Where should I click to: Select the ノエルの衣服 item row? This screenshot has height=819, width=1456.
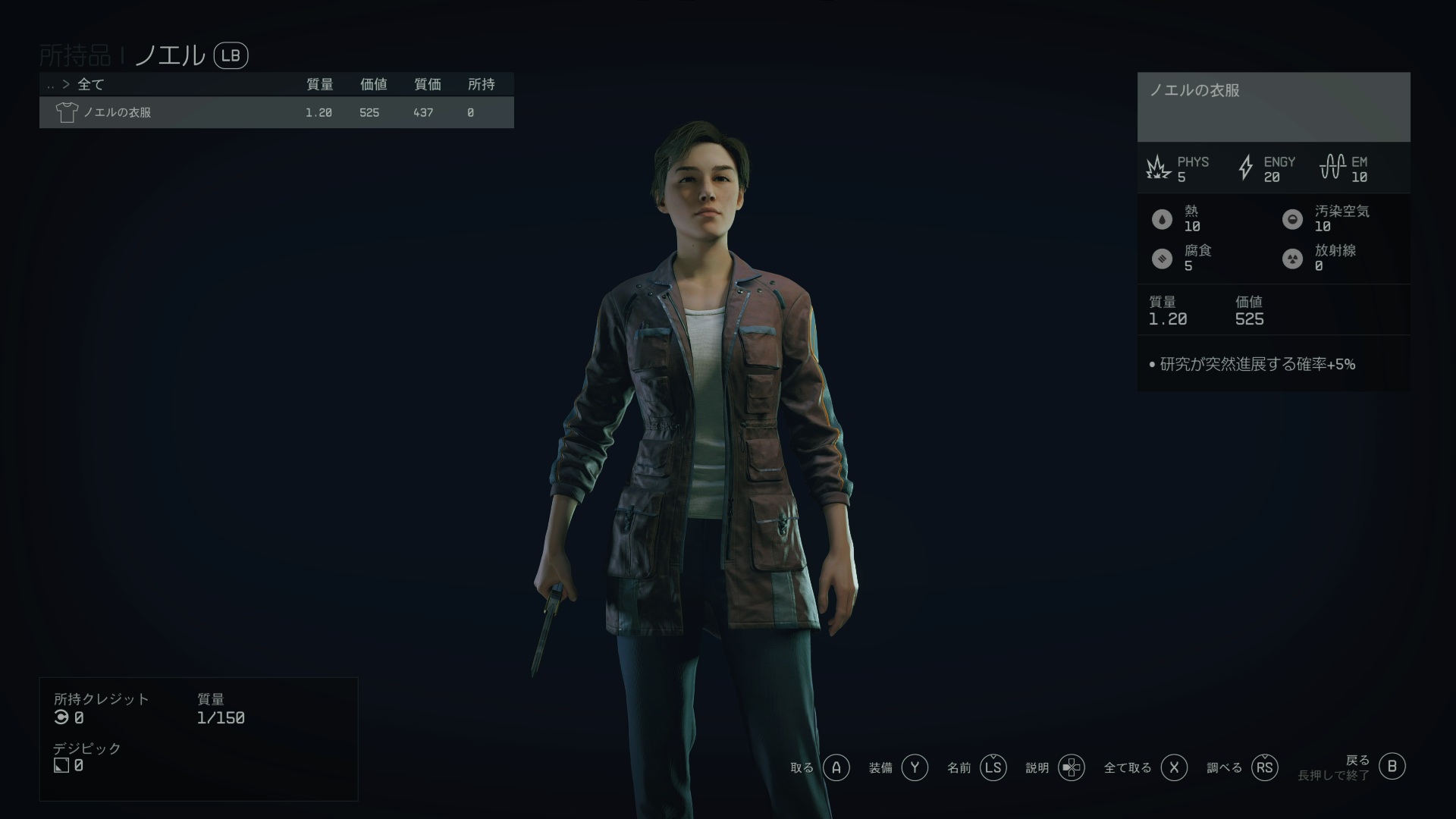click(276, 112)
